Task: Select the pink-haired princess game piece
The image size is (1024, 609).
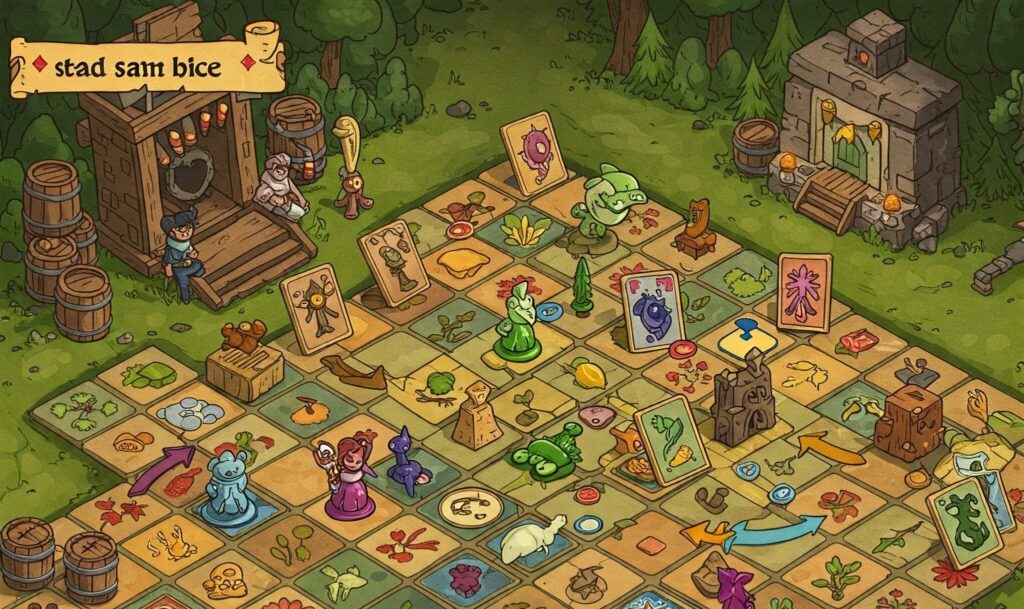Action: (x=349, y=478)
